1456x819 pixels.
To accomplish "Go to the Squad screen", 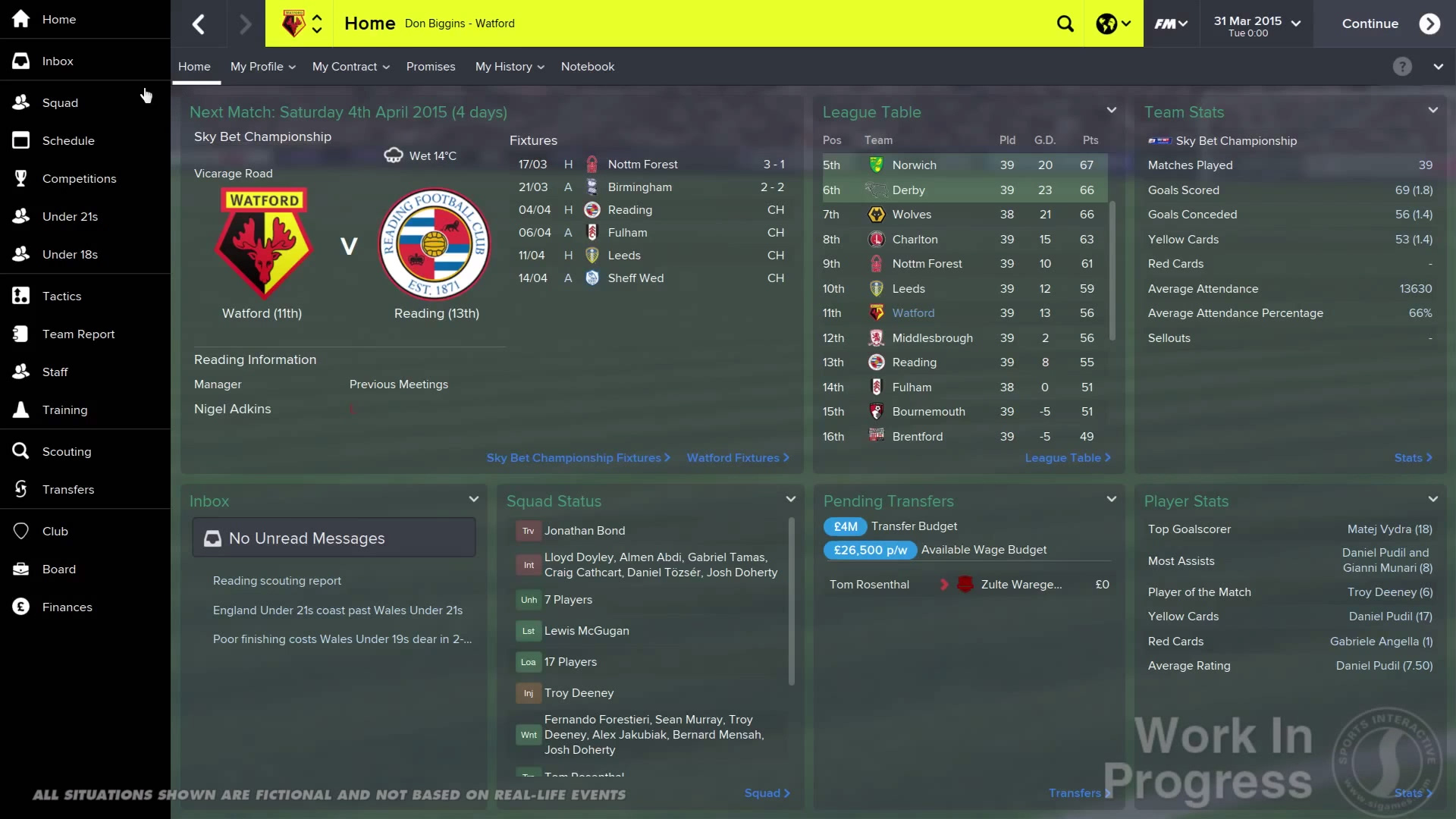I will pyautogui.click(x=60, y=103).
